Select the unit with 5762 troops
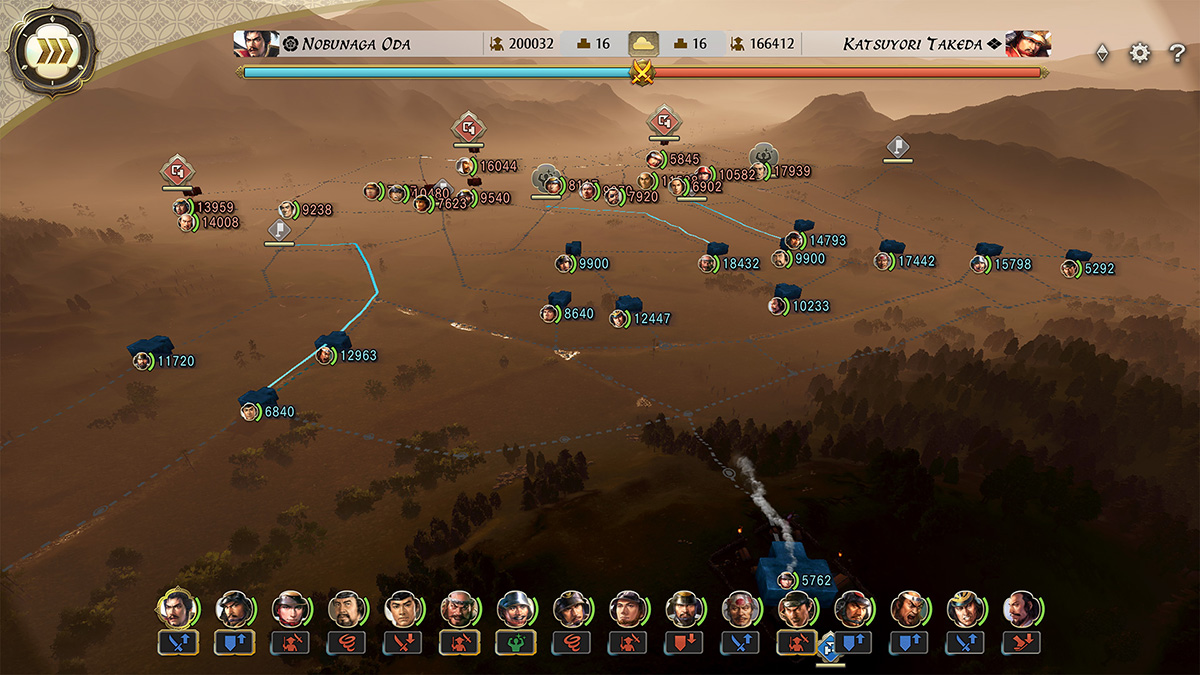 [788, 580]
